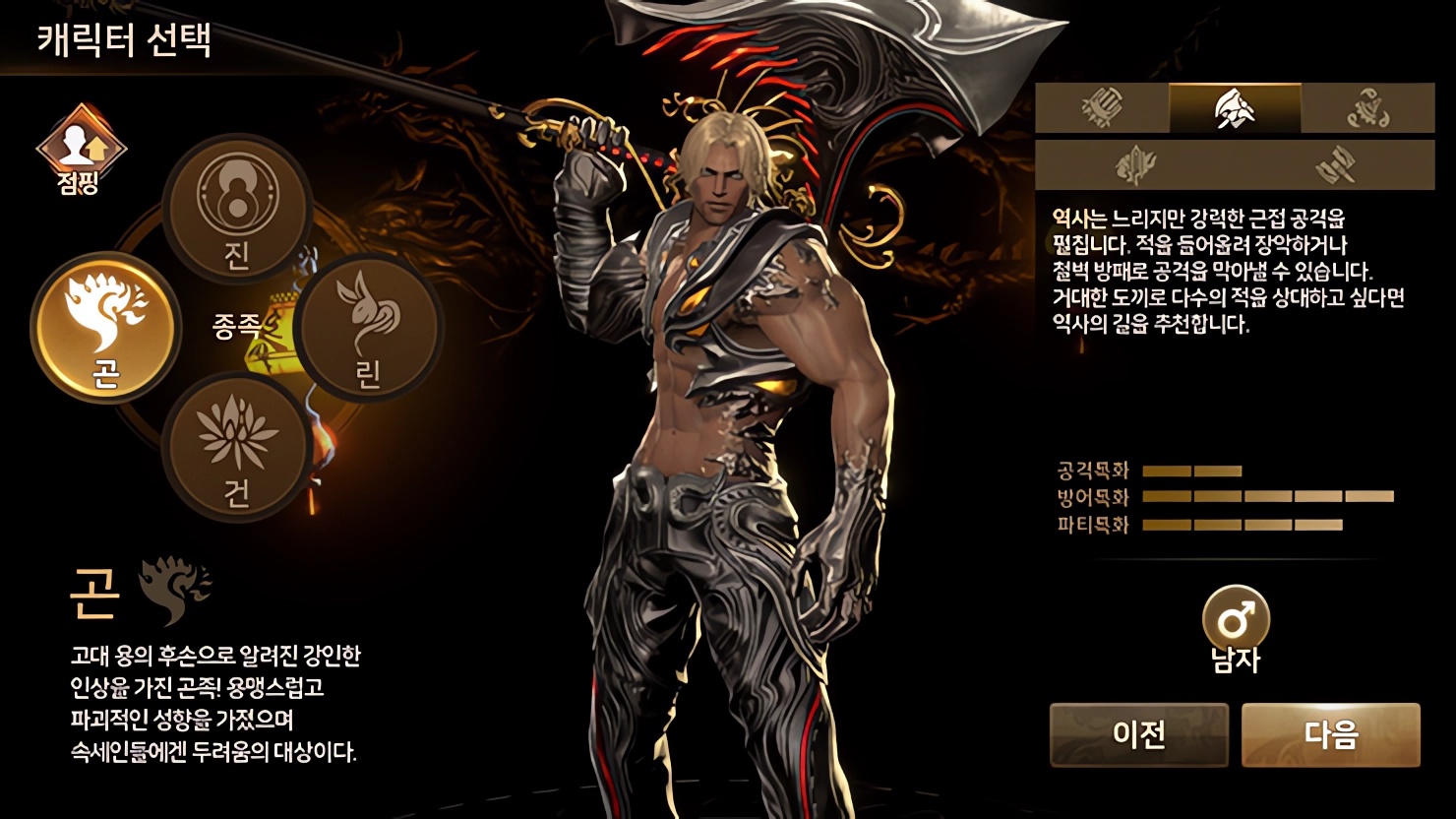Select the axe-icon 역사 class tab
Image resolution: width=1456 pixels, height=819 pixels.
(x=1235, y=108)
